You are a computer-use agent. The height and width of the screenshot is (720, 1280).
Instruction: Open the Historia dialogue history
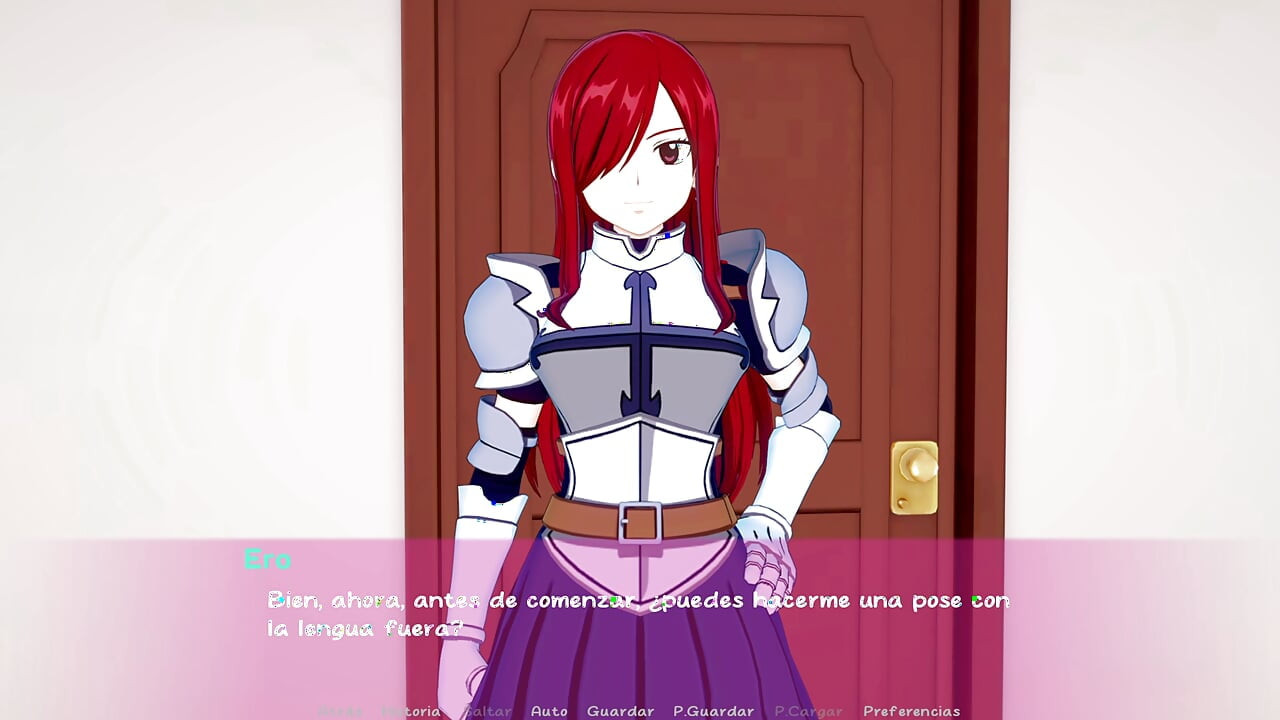click(412, 712)
